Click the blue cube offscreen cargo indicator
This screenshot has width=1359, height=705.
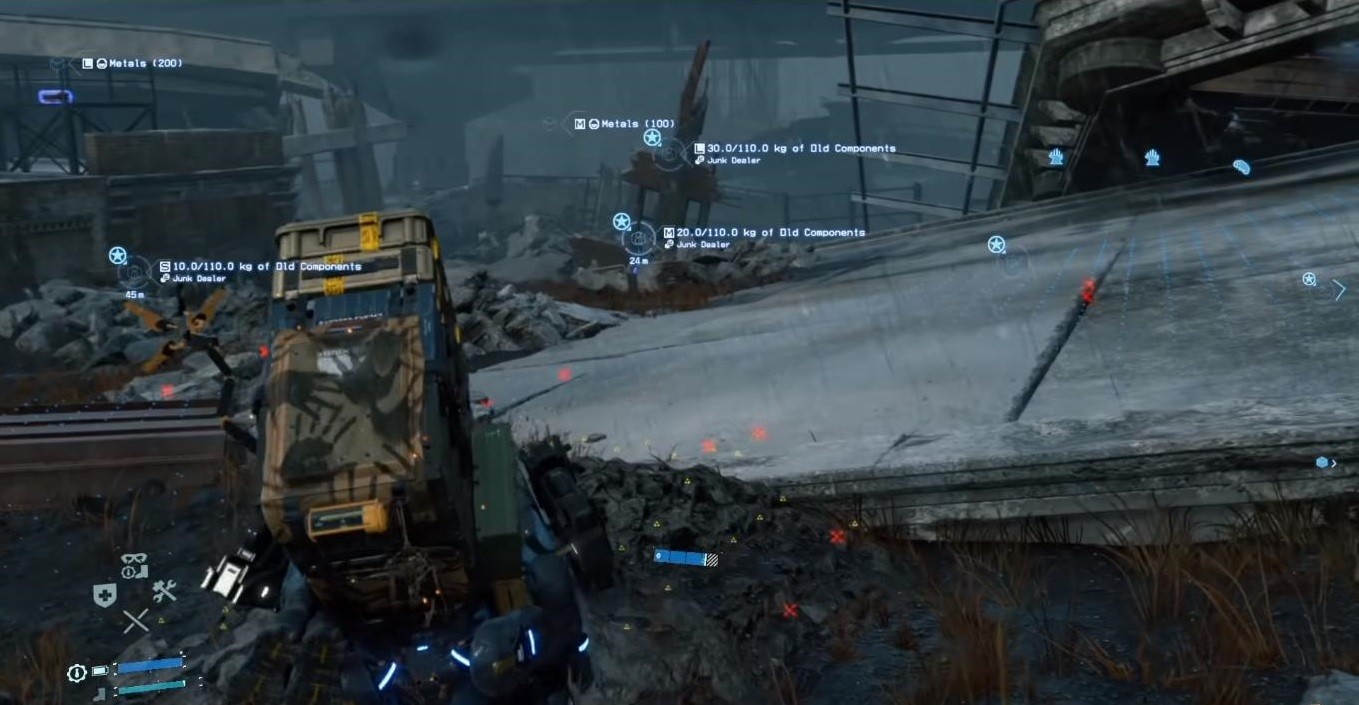pos(1322,462)
